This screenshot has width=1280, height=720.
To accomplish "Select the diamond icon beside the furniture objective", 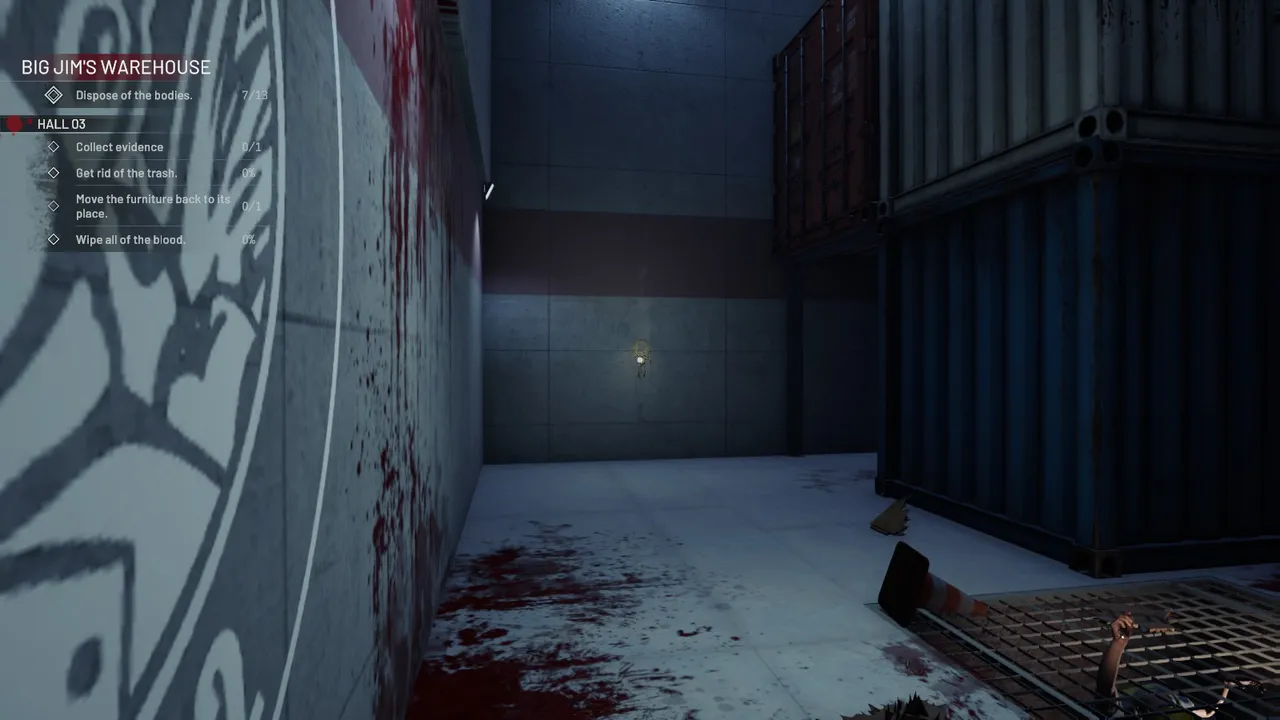I will coord(54,206).
